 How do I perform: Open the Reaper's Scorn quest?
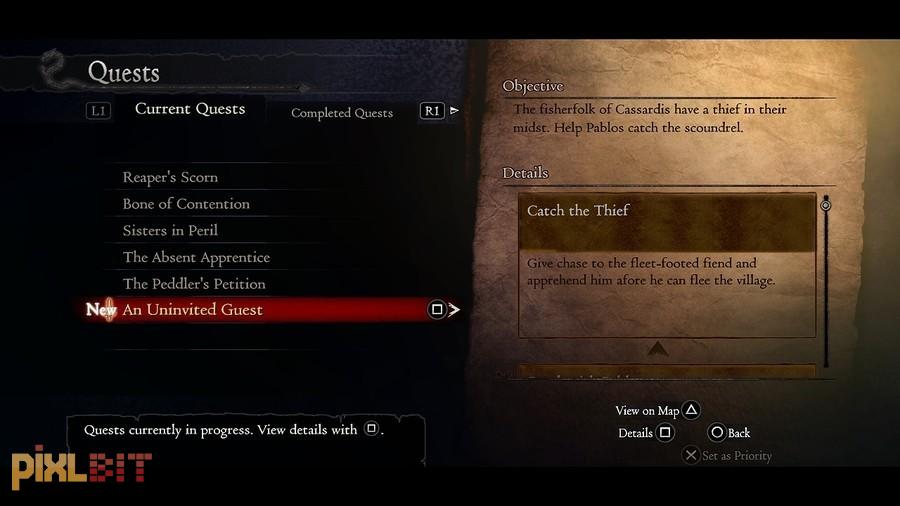[x=170, y=177]
